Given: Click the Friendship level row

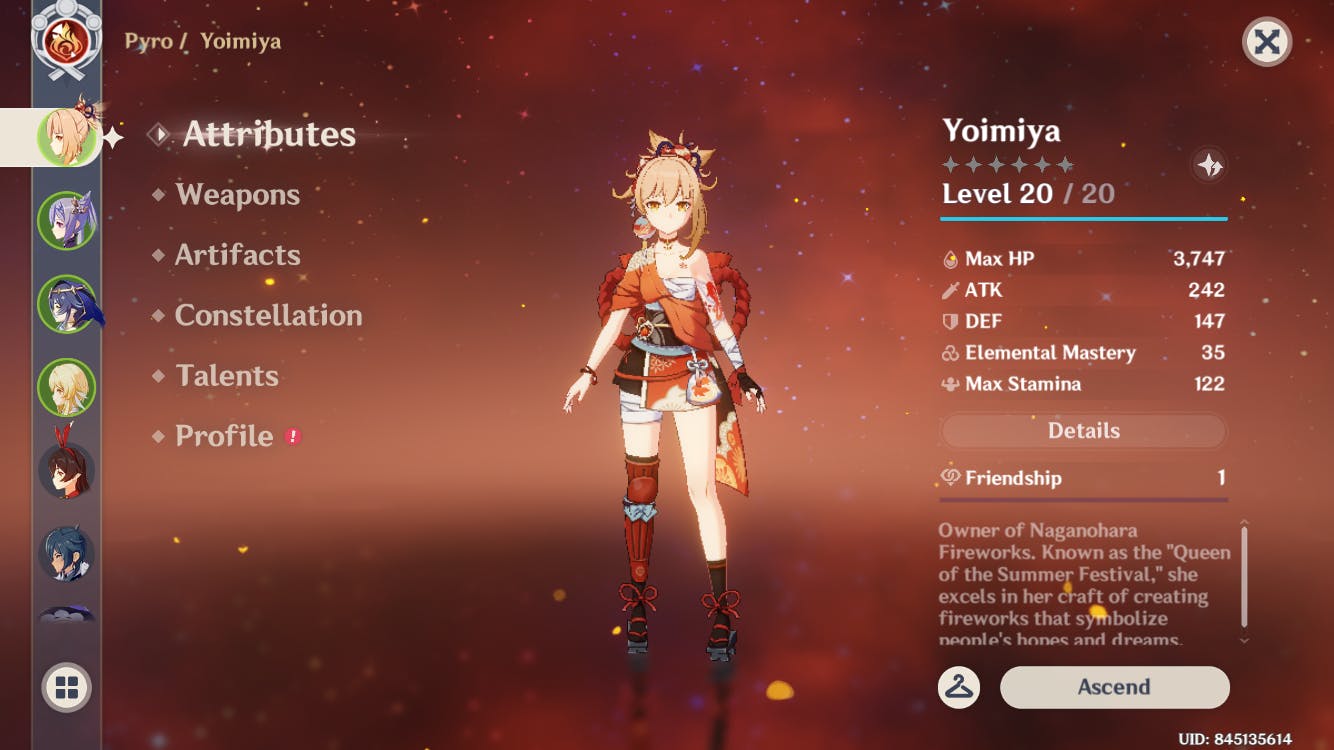Looking at the screenshot, I should pyautogui.click(x=1083, y=478).
